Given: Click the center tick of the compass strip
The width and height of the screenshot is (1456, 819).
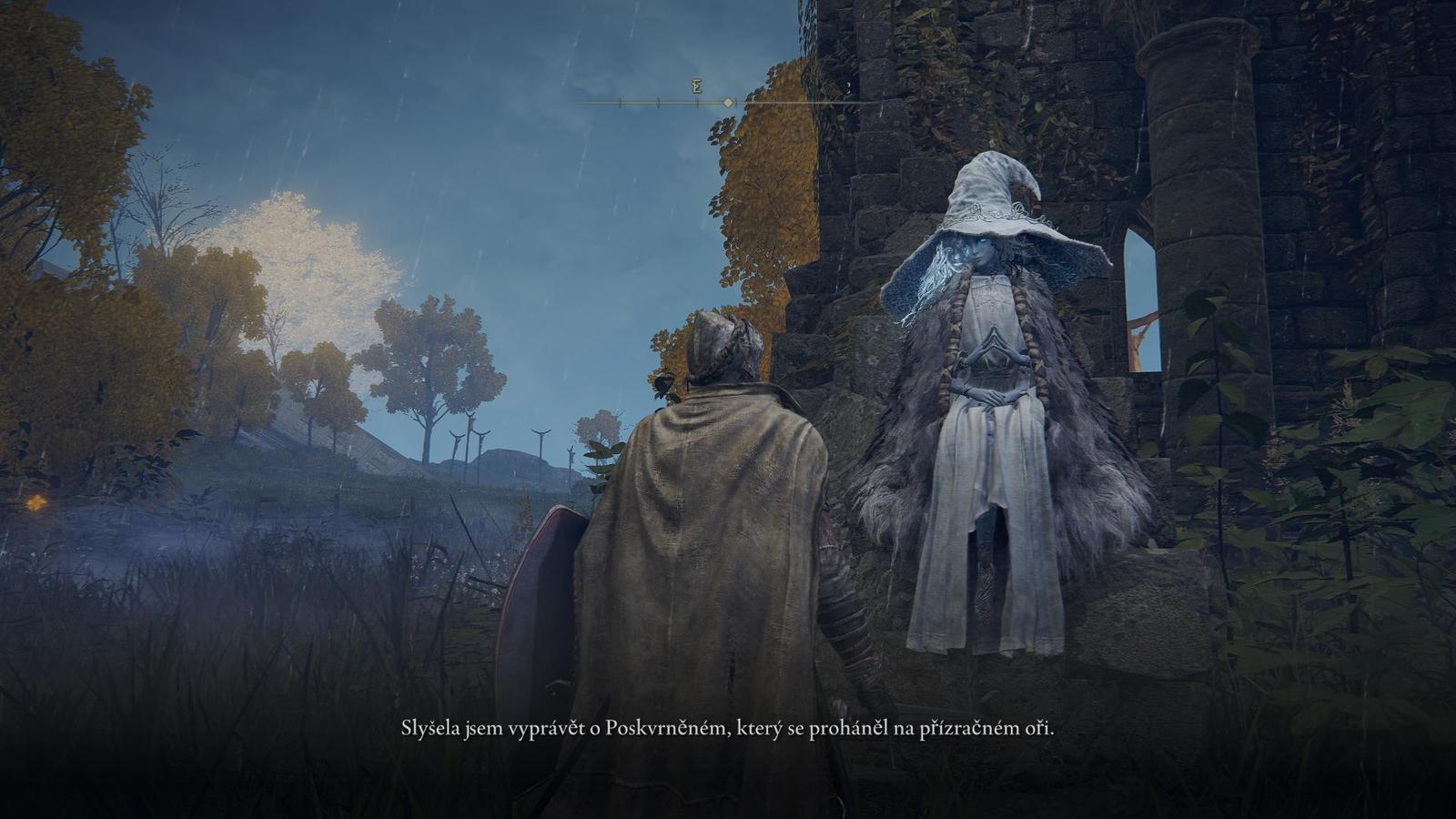Looking at the screenshot, I should [728, 103].
